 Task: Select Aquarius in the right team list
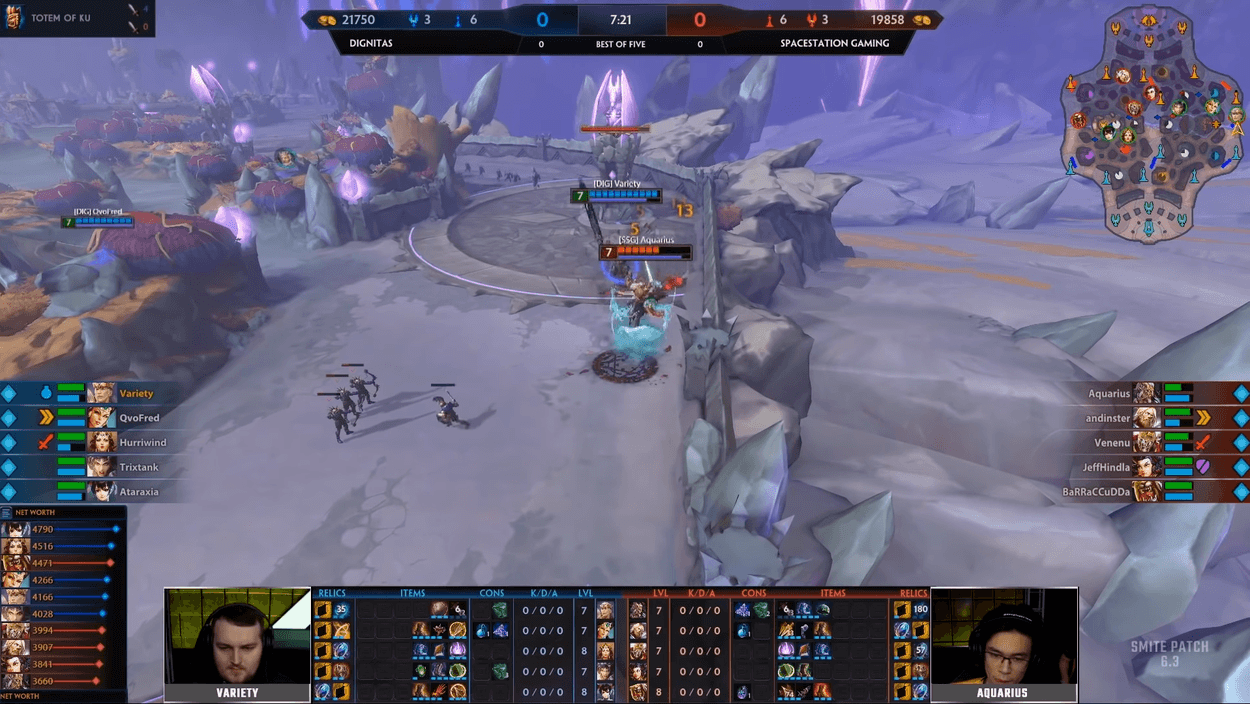(x=1108, y=394)
